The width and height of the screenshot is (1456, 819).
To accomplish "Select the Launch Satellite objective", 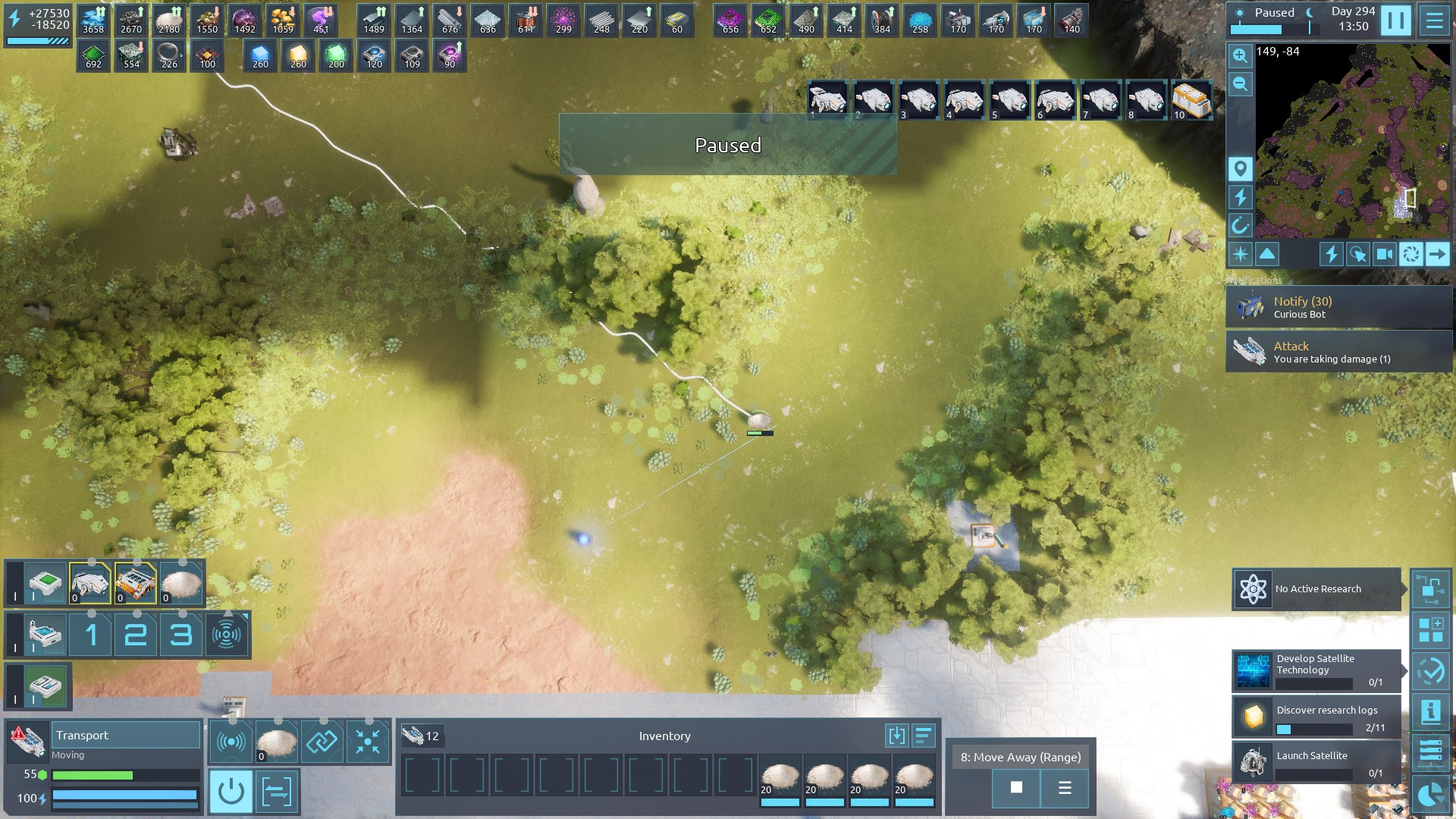I will click(x=1316, y=762).
